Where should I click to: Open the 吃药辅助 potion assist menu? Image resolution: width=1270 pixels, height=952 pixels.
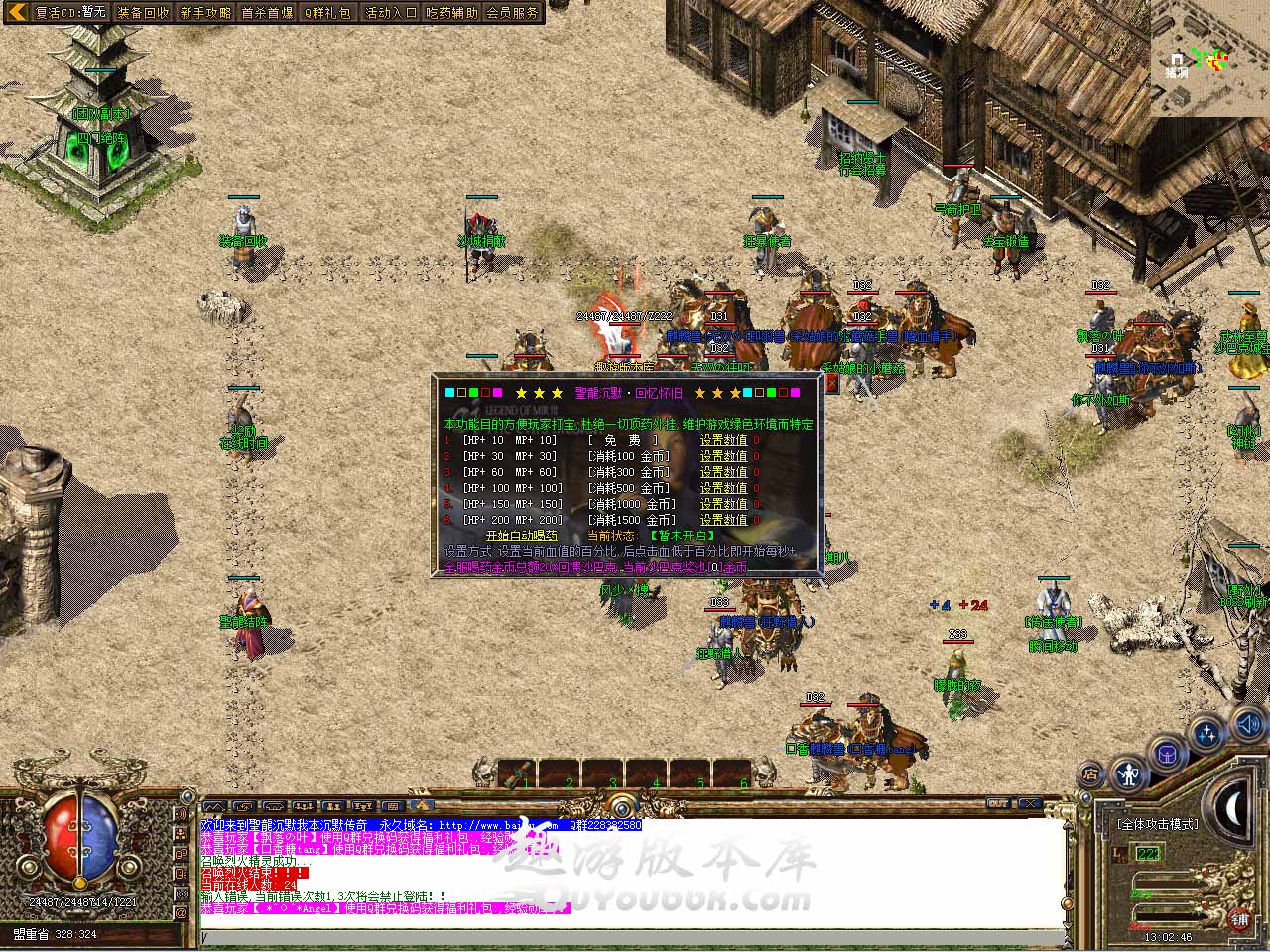[x=451, y=13]
